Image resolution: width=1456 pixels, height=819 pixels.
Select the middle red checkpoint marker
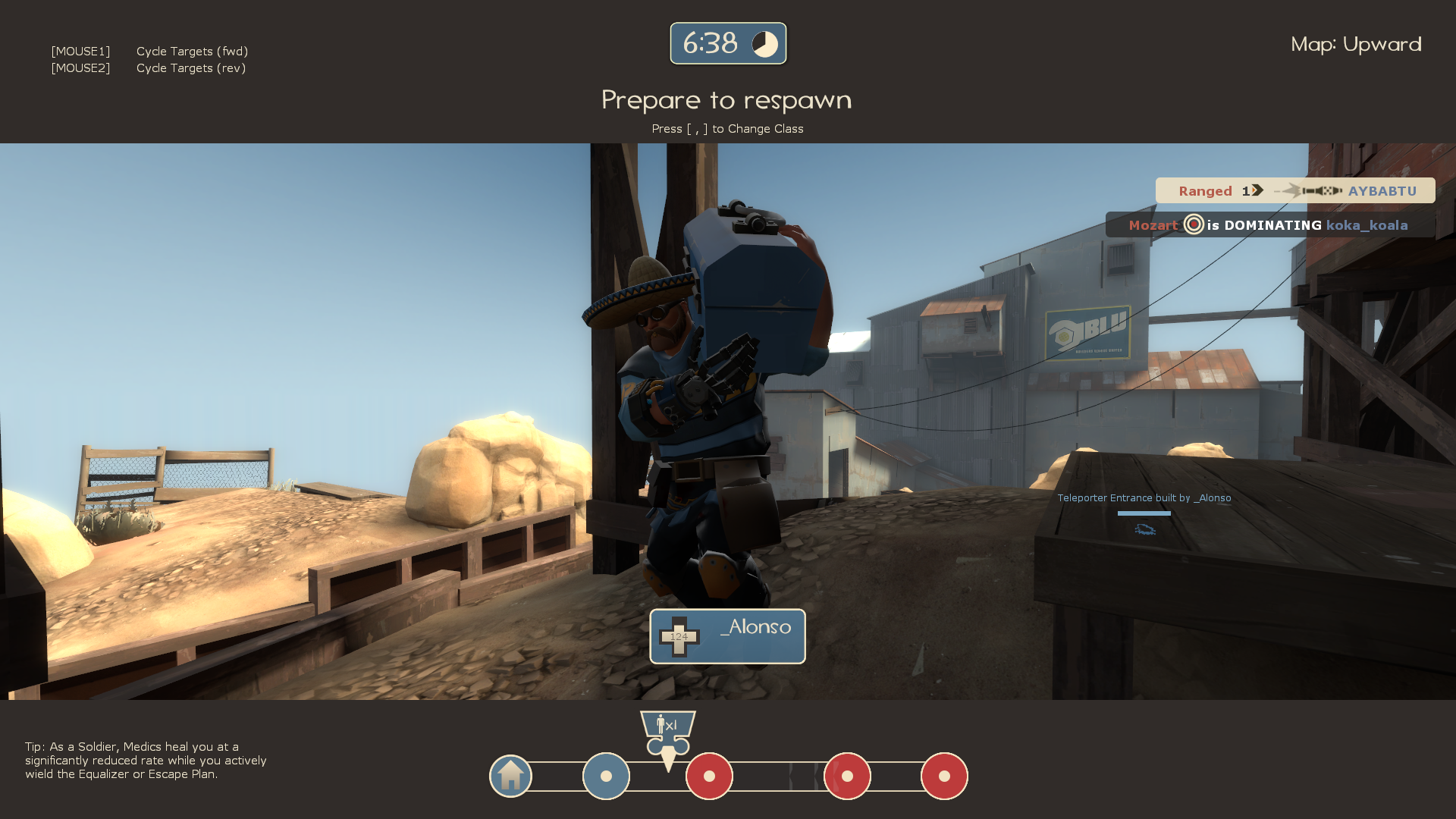(847, 776)
